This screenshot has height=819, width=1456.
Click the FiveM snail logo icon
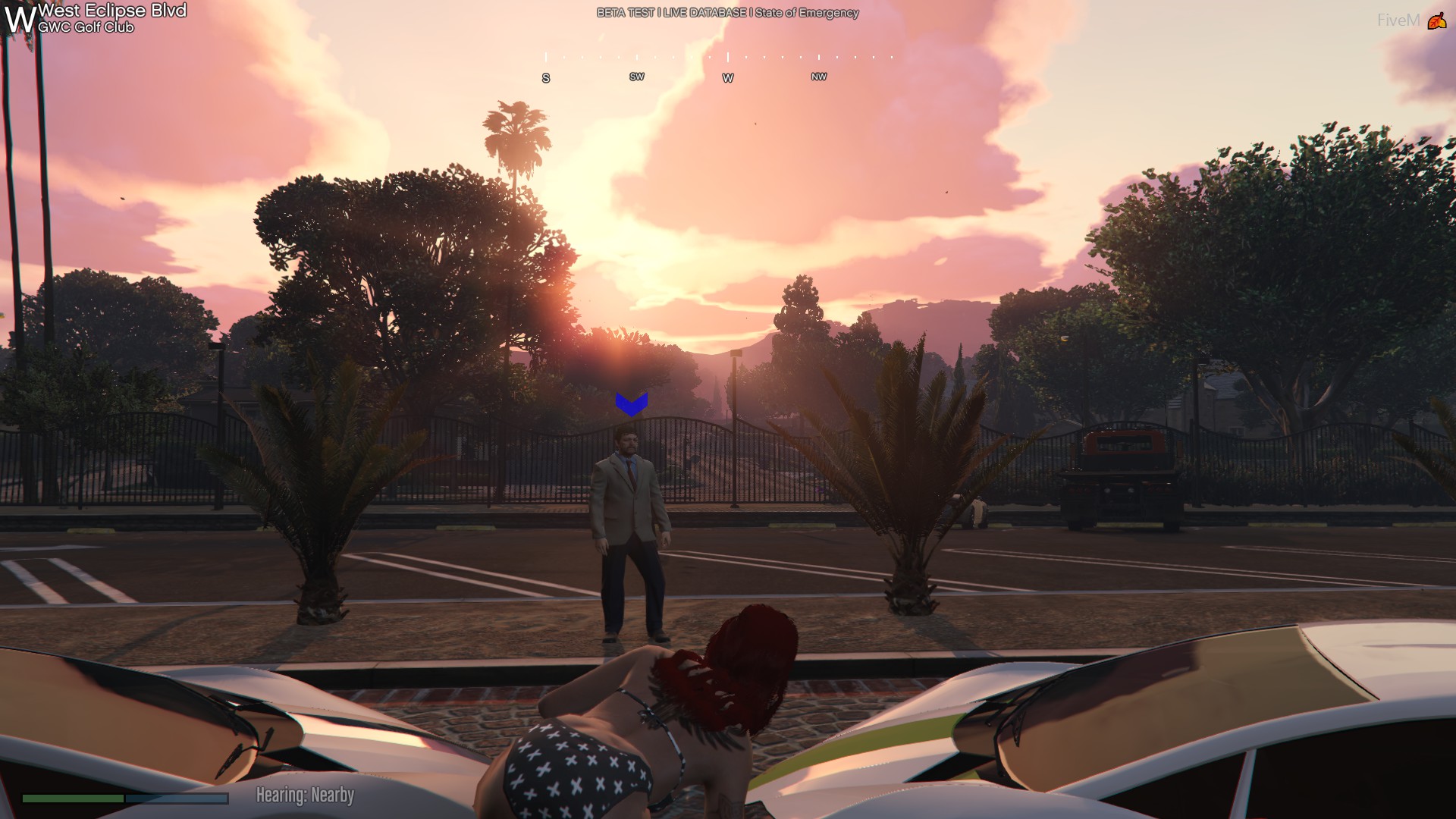[x=1436, y=21]
